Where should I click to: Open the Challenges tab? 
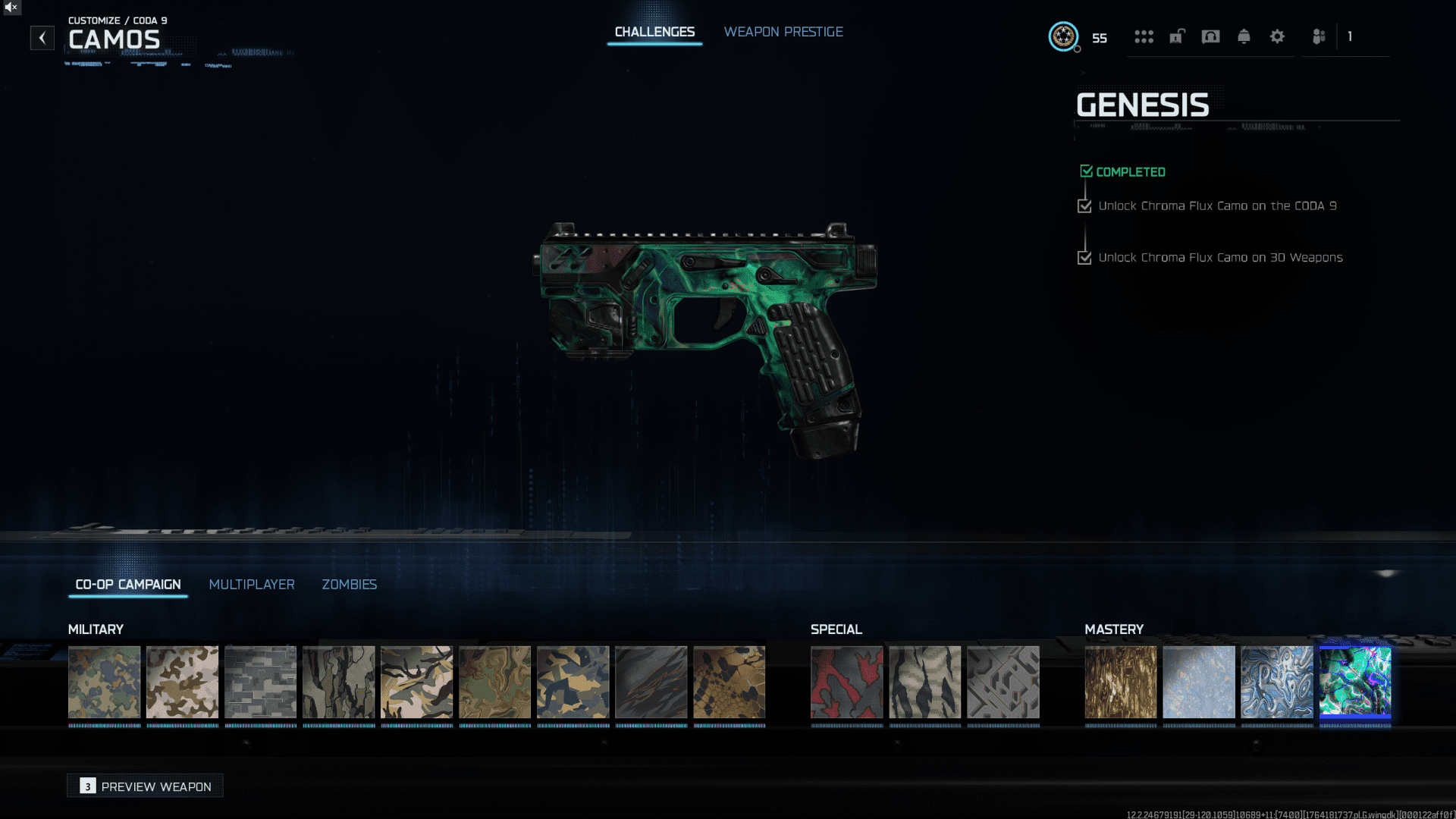click(x=654, y=32)
